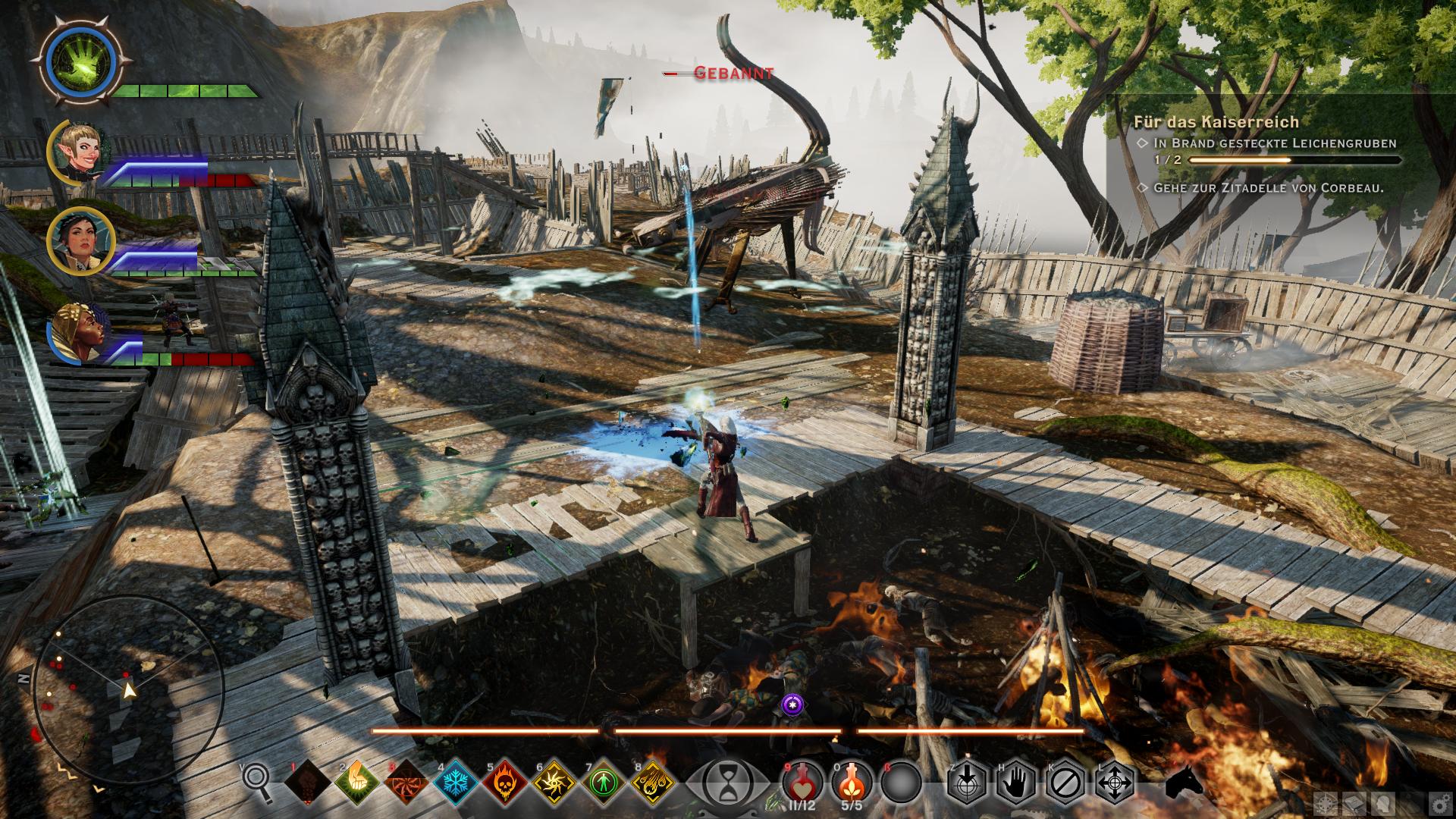
Task: Cast the meteor shower ability
Action: 652,781
